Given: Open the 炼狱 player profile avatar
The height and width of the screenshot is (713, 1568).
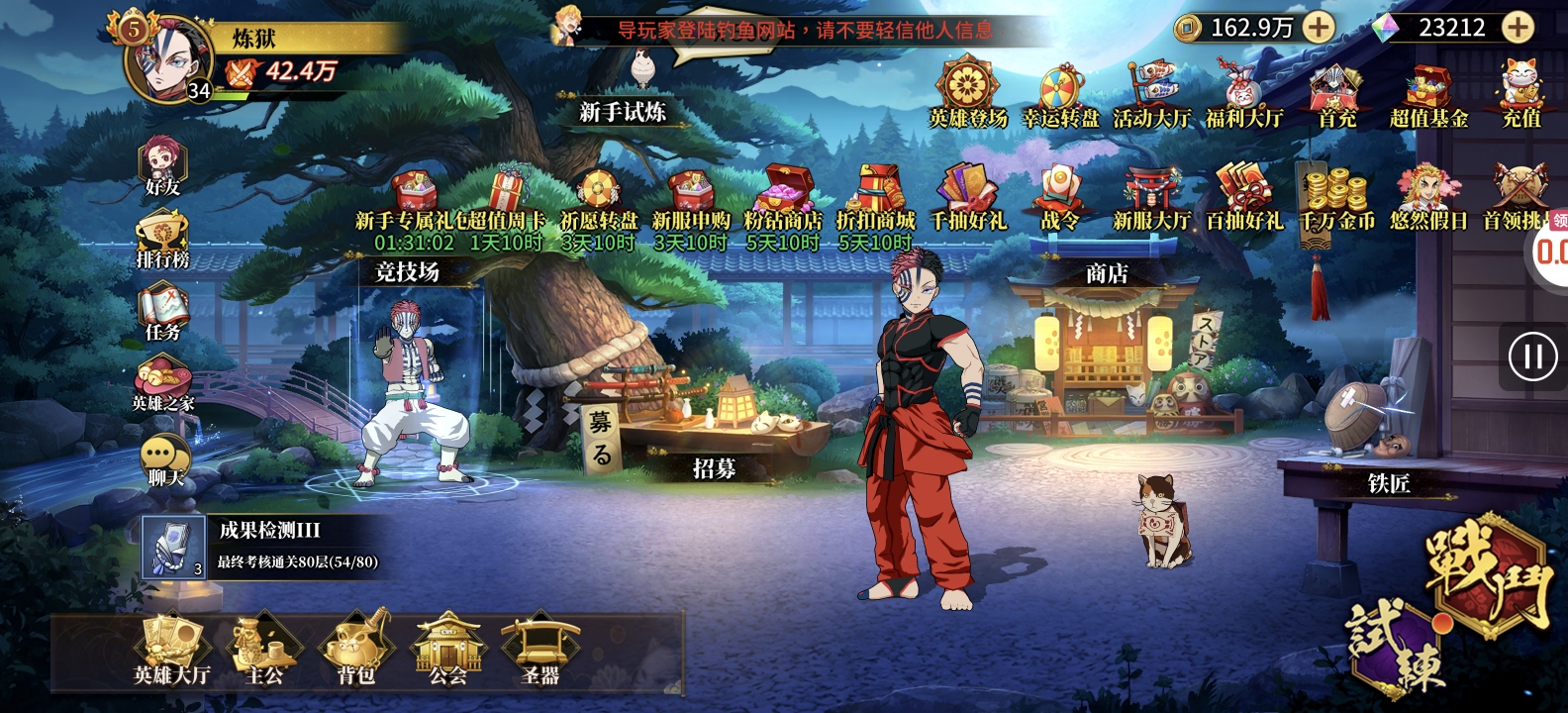Looking at the screenshot, I should click(168, 57).
